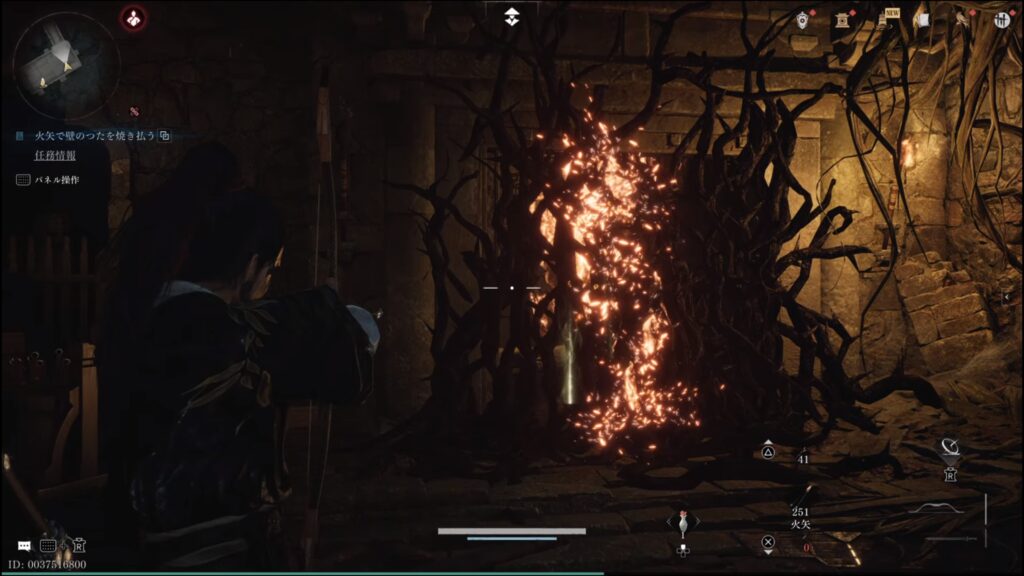Click the red-ringed status icon beside minimap

point(133,17)
